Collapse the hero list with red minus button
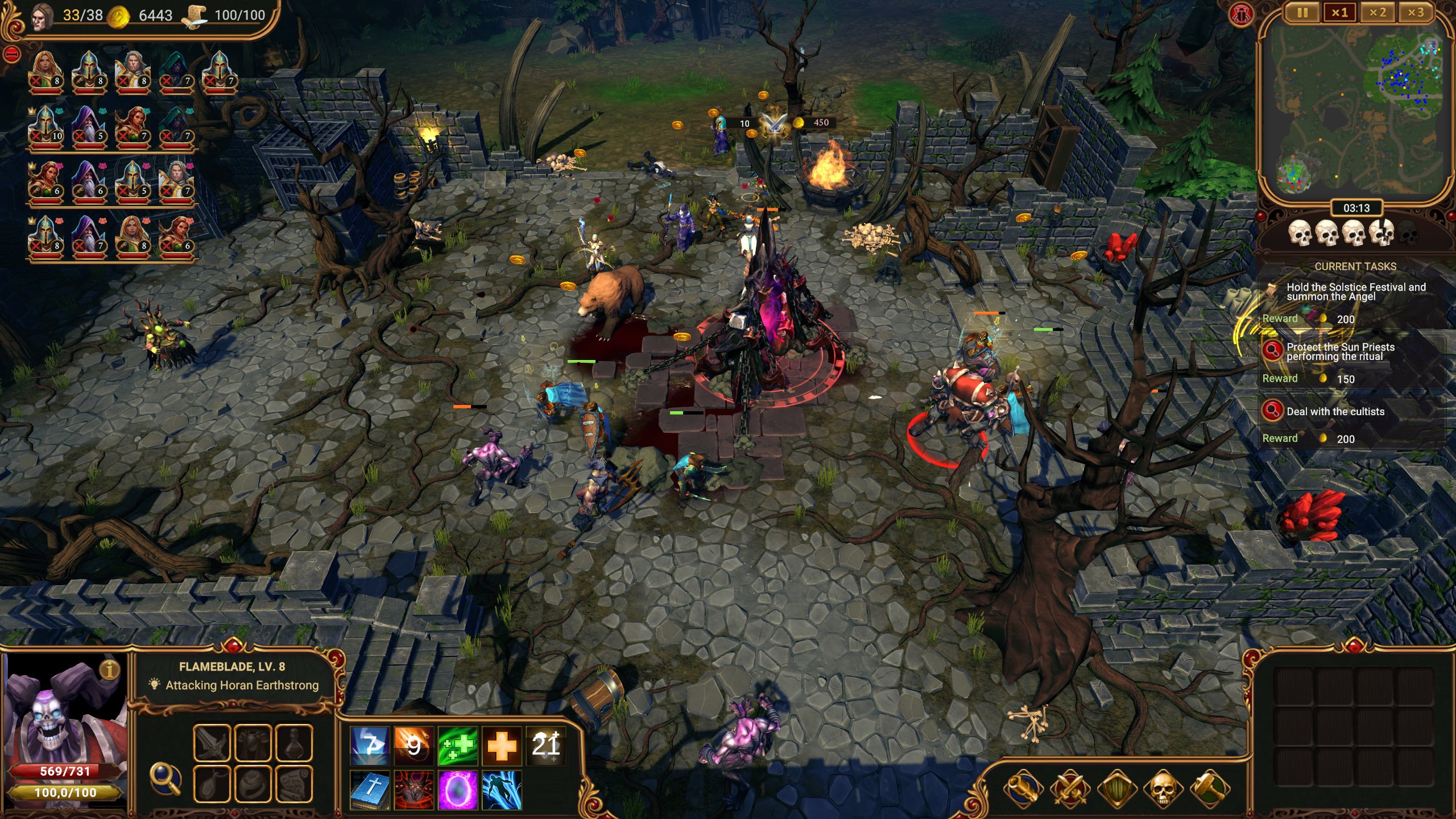This screenshot has width=1456, height=819. [x=12, y=55]
